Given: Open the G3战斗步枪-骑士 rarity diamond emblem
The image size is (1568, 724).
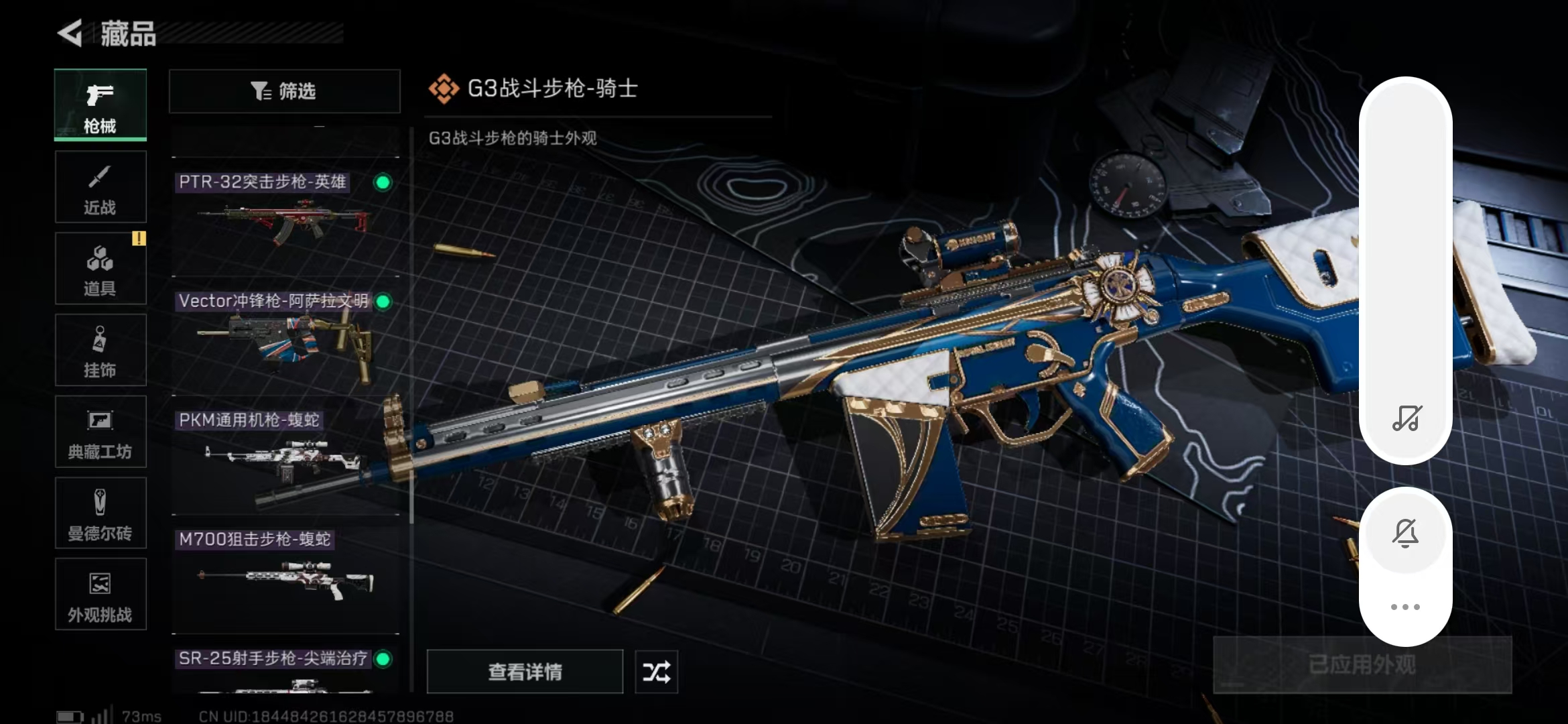Looking at the screenshot, I should click(x=444, y=86).
